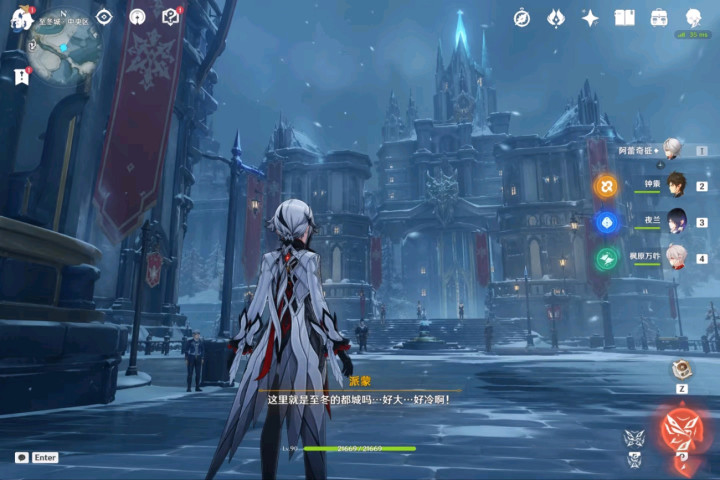Open the quest log bookmark icon
Viewport: 720px width, 480px height.
point(21,77)
